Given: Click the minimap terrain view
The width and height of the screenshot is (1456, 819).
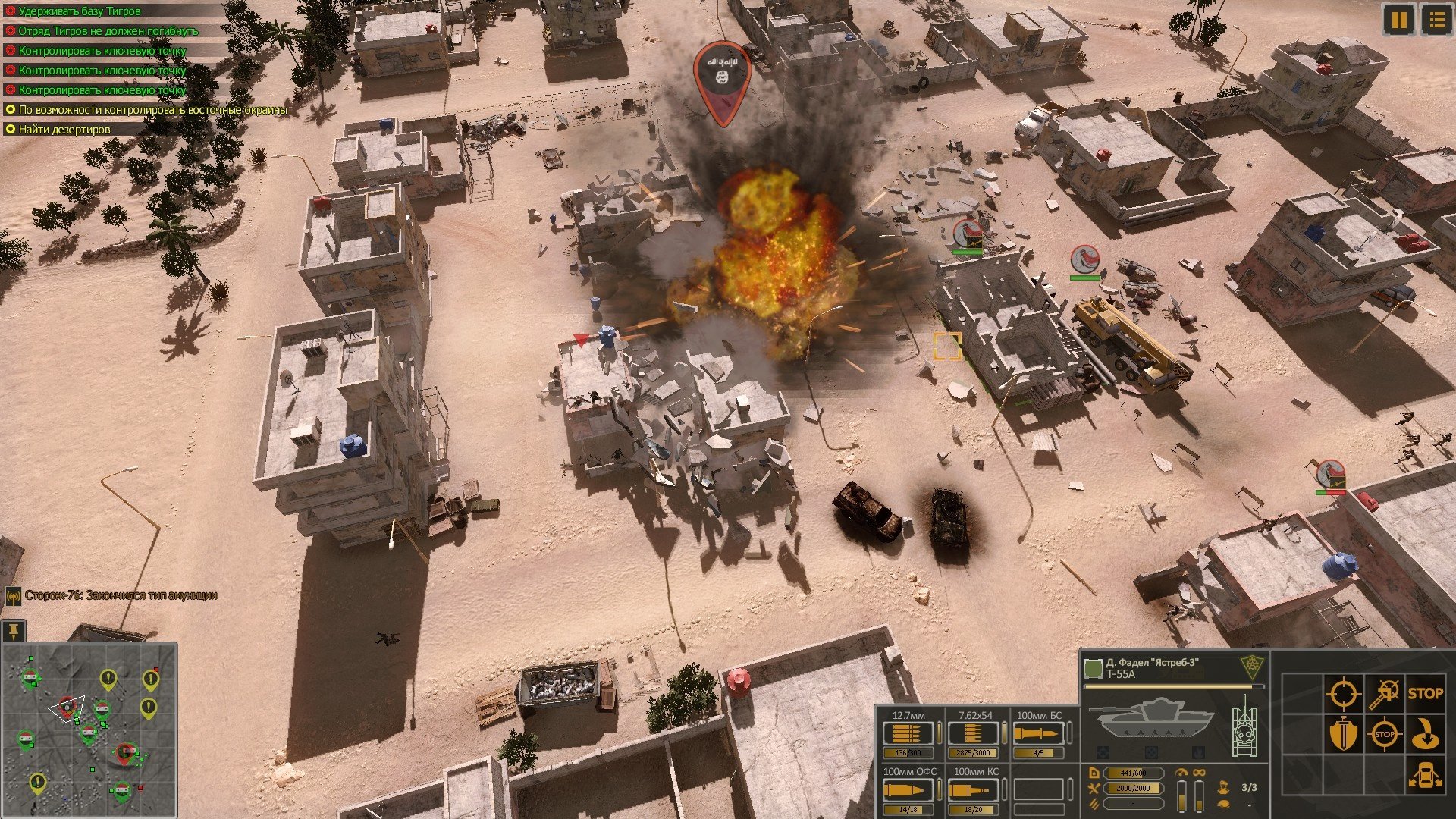Looking at the screenshot, I should (89, 730).
